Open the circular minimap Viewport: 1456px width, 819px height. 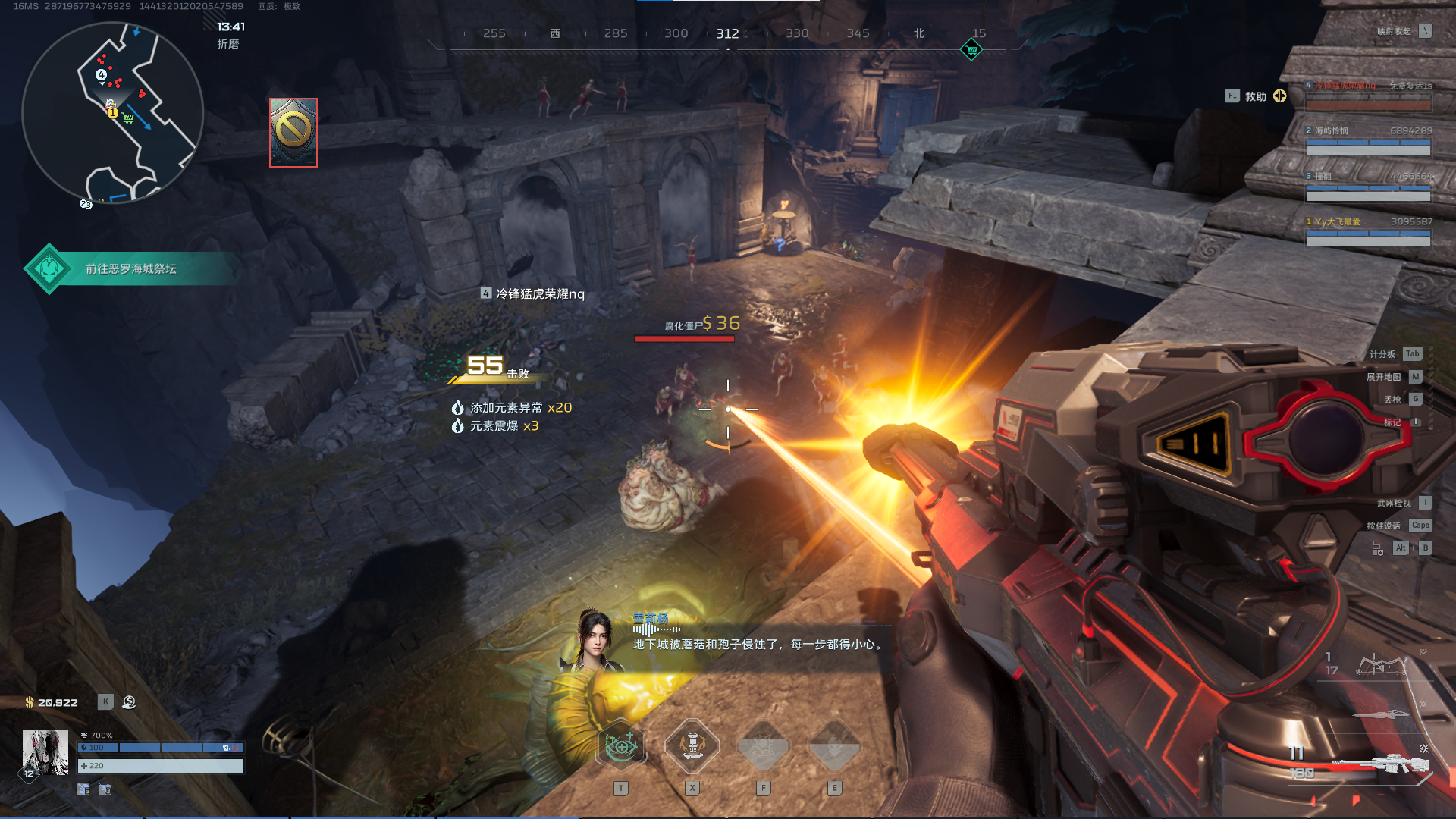(x=112, y=112)
